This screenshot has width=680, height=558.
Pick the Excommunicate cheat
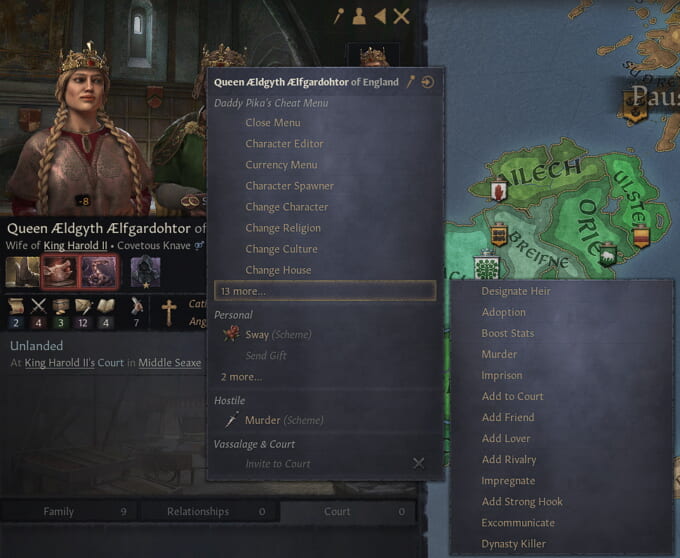518,522
